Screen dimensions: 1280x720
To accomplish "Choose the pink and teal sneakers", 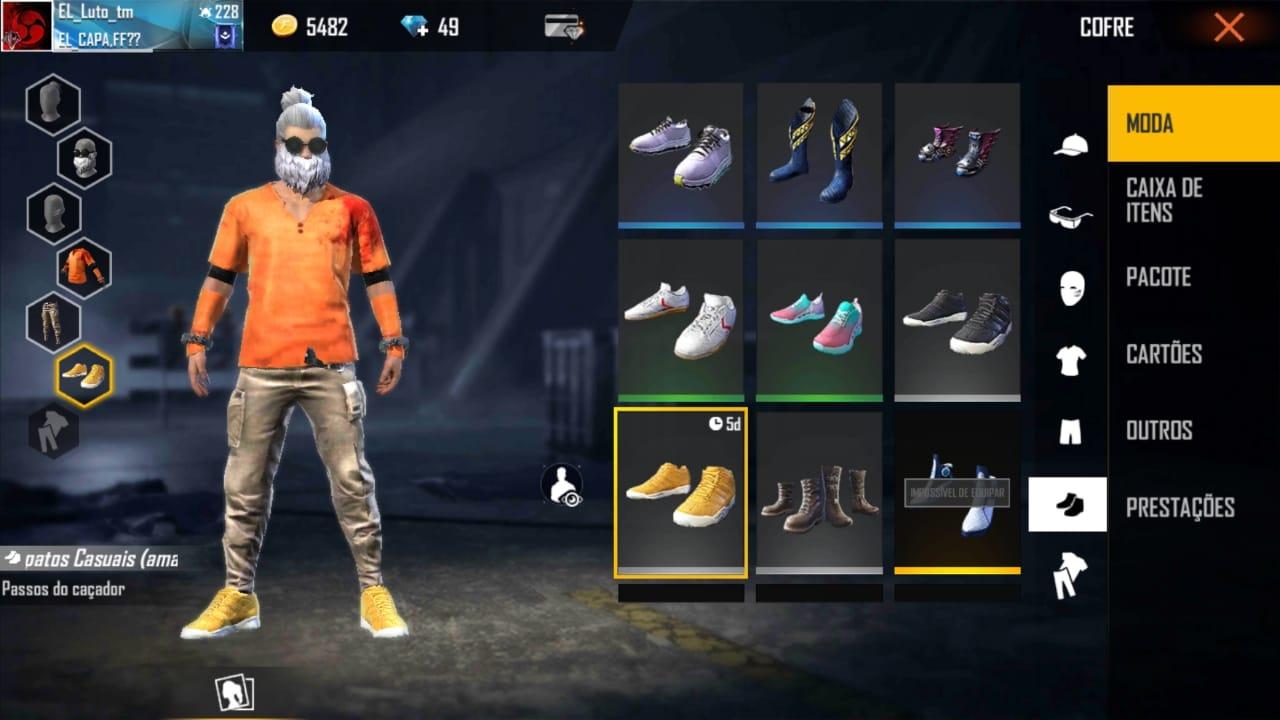I will point(819,320).
